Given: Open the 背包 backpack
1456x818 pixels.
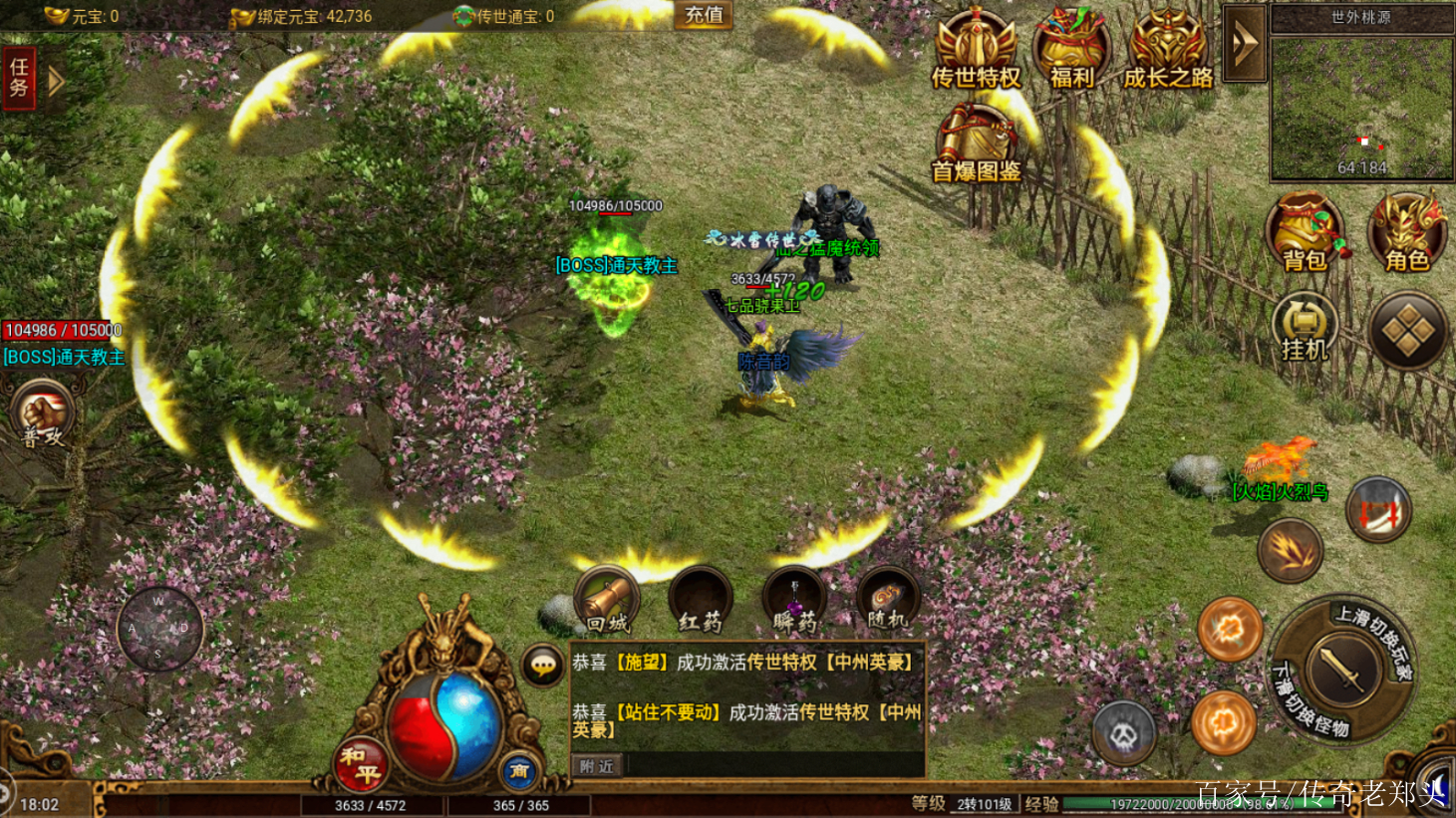Looking at the screenshot, I should (x=1306, y=232).
